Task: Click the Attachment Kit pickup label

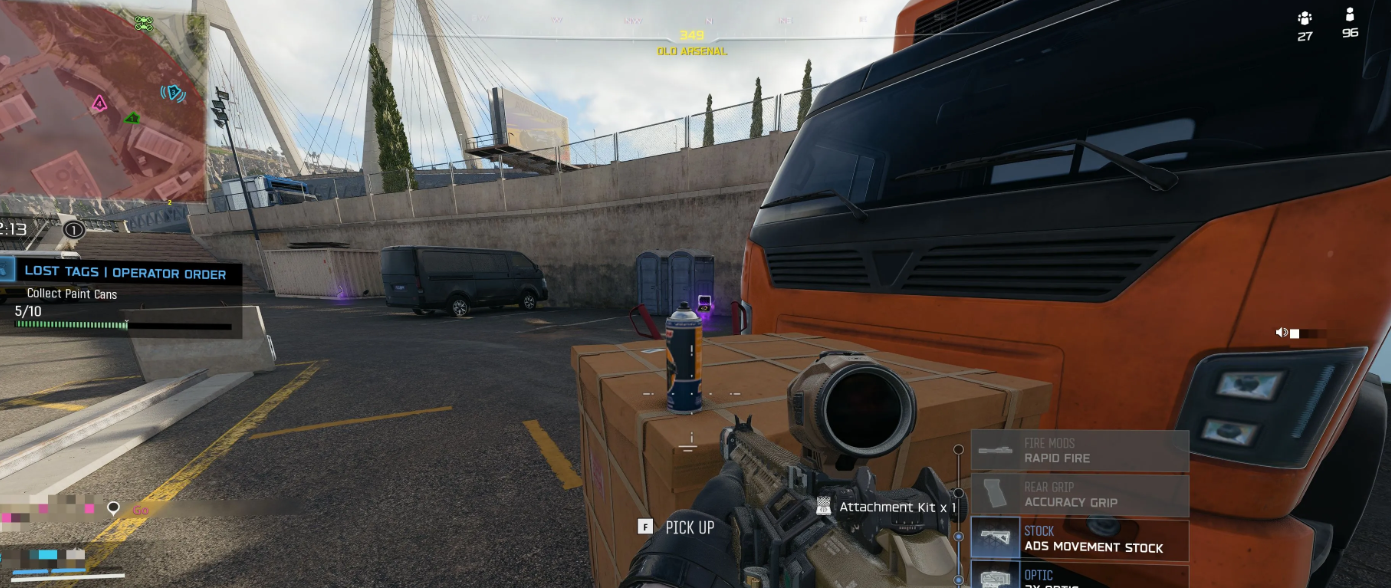Action: pos(896,507)
